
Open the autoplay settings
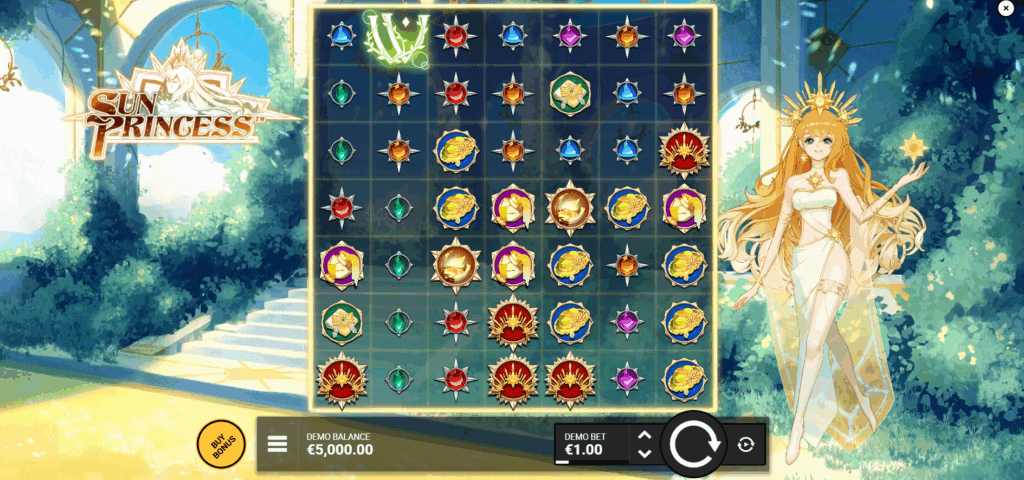[x=745, y=444]
